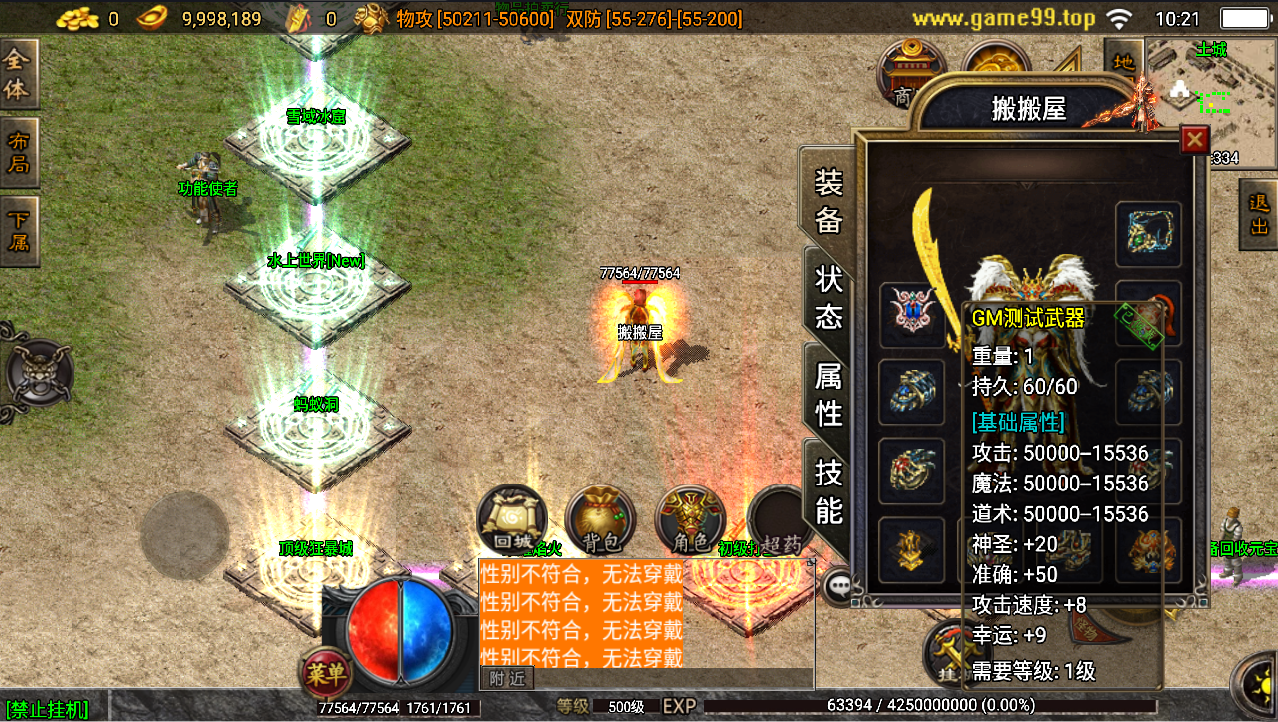This screenshot has width=1278, height=722.
Task: Tap the speech bubble chat icon
Action: (x=837, y=585)
